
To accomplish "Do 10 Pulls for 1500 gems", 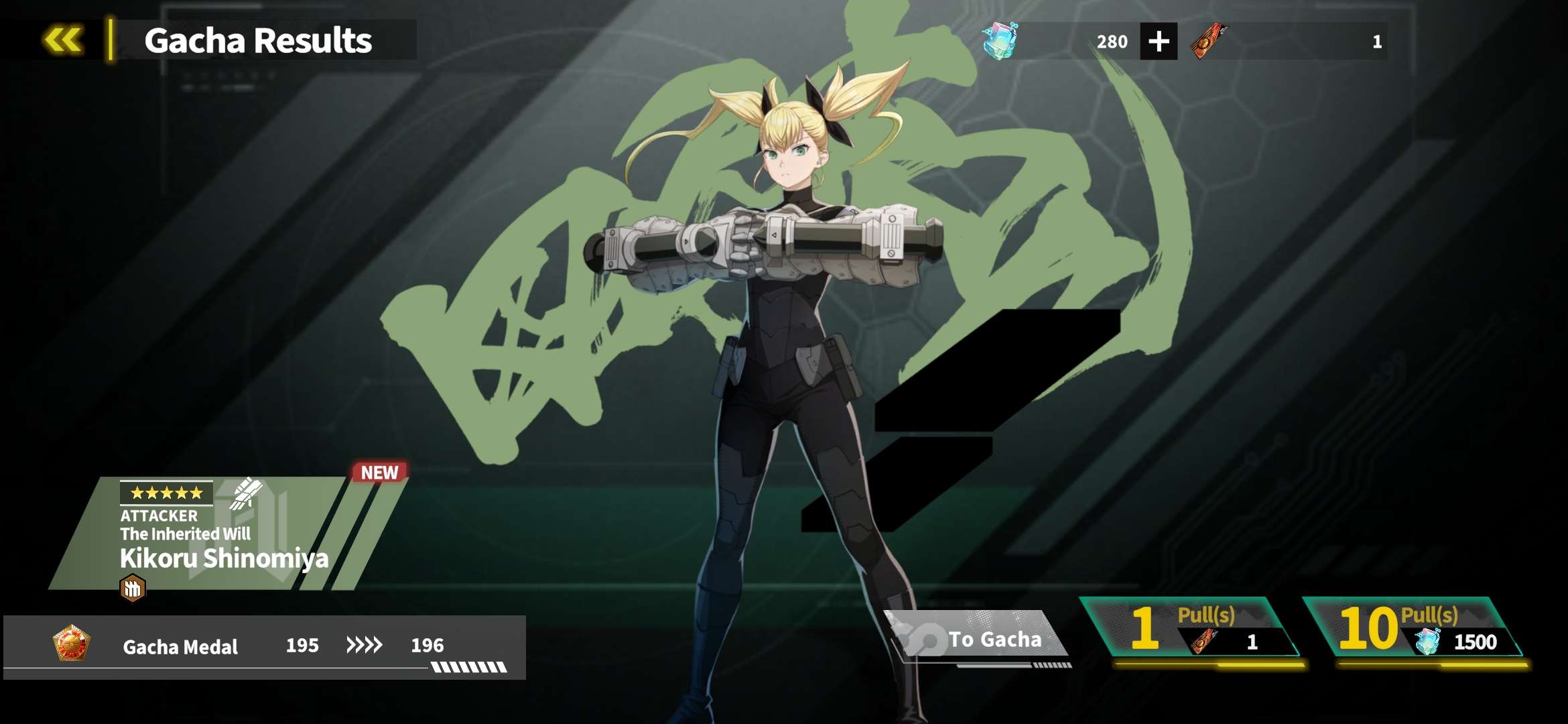I will pyautogui.click(x=1413, y=629).
